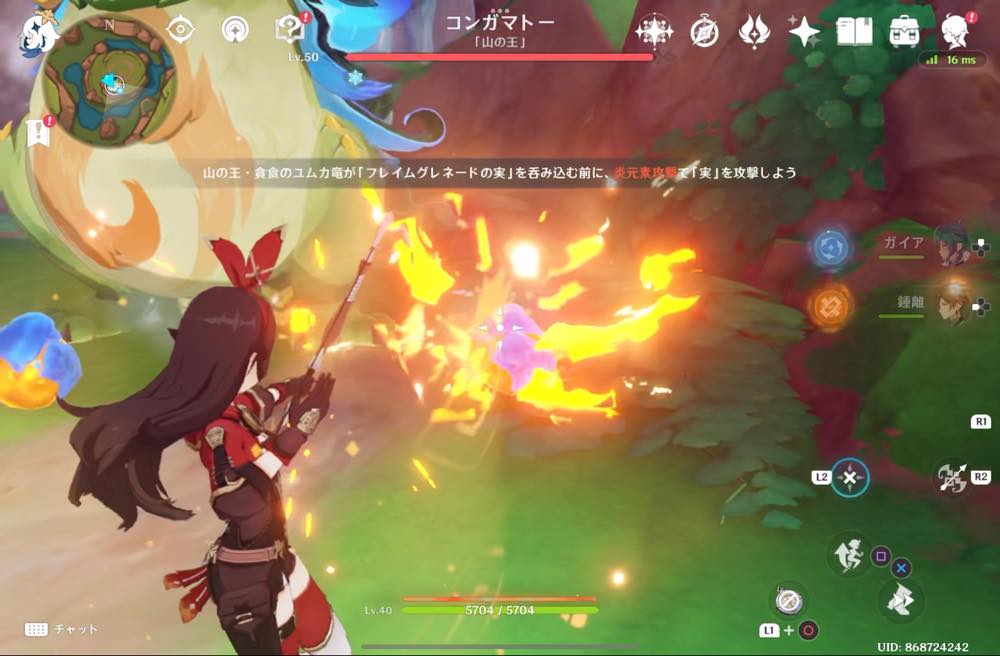This screenshot has height=656, width=1000.
Task: Open the character profile icon
Action: [955, 32]
